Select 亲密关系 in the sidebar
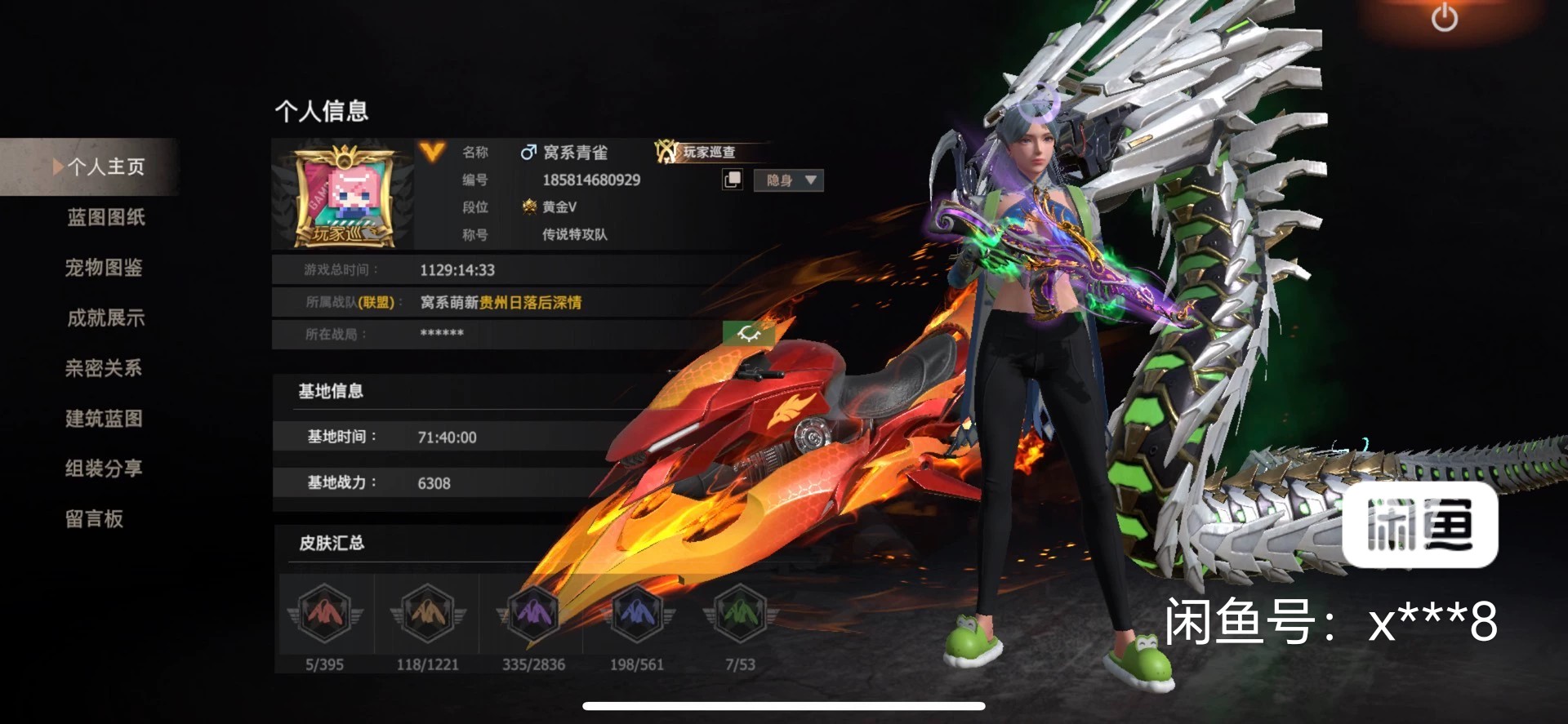The width and height of the screenshot is (1568, 724). pyautogui.click(x=104, y=368)
